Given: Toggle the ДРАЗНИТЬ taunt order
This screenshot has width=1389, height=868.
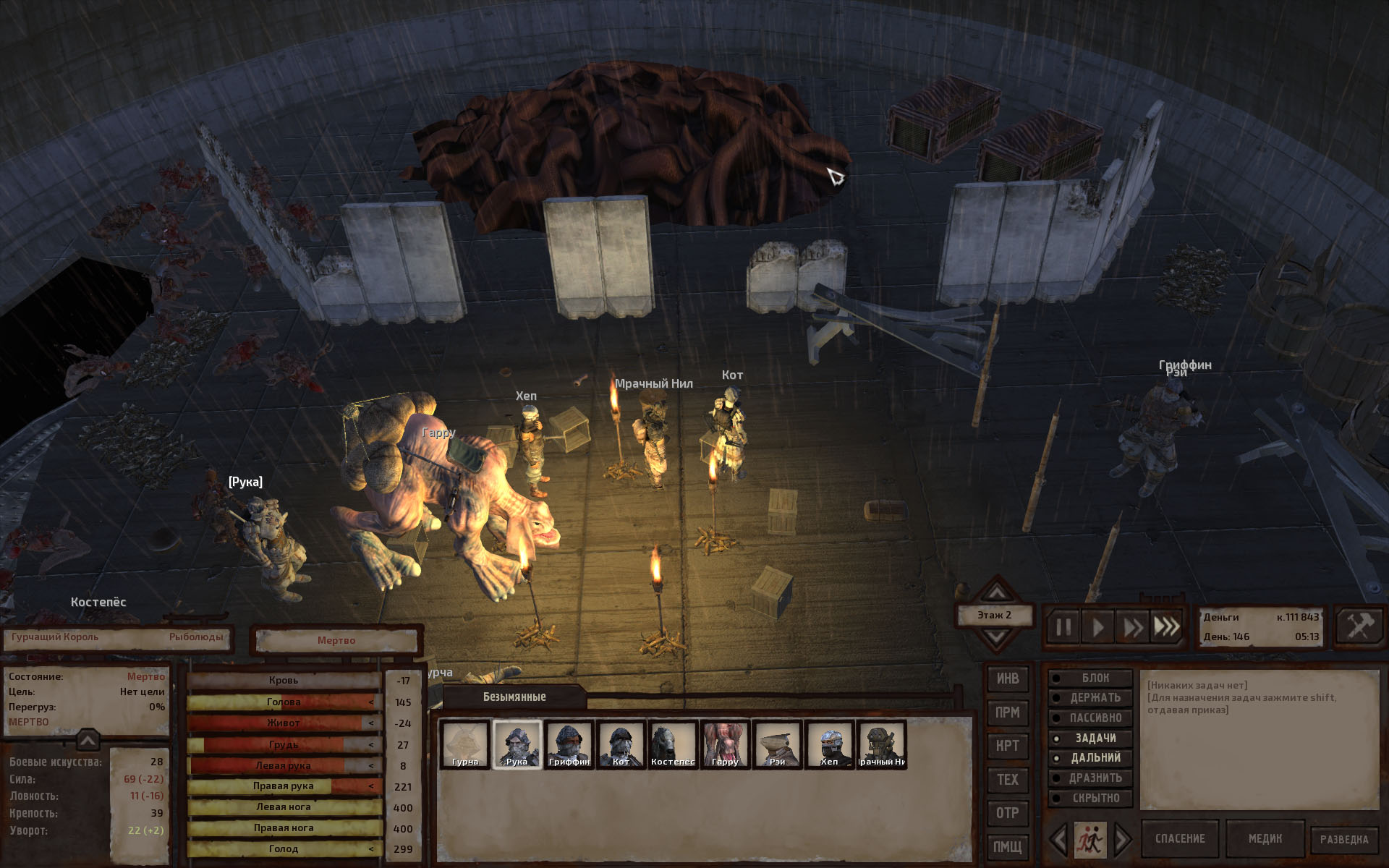Looking at the screenshot, I should pos(1091,778).
